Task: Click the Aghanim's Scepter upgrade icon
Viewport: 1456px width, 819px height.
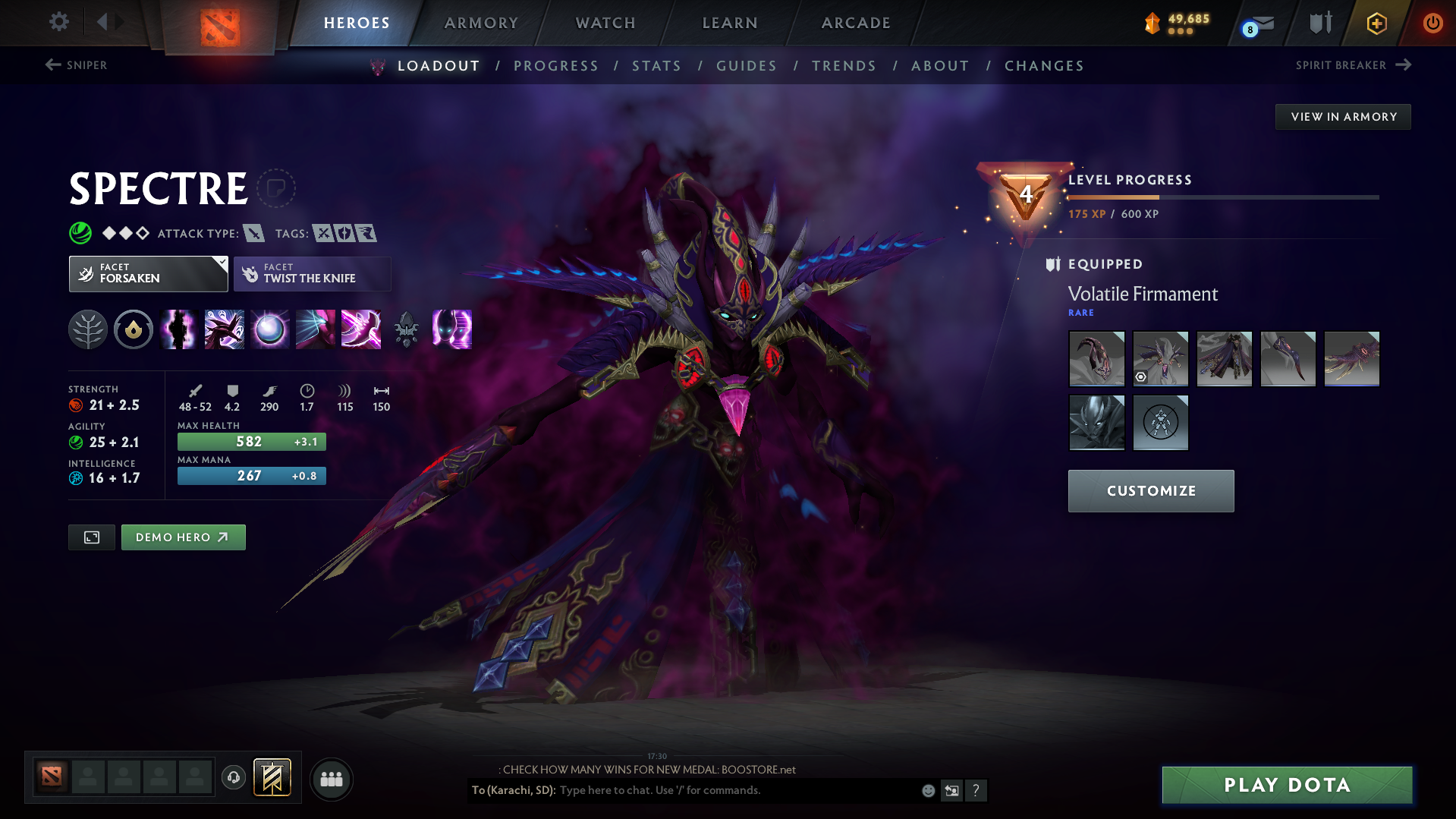Action: coord(406,329)
